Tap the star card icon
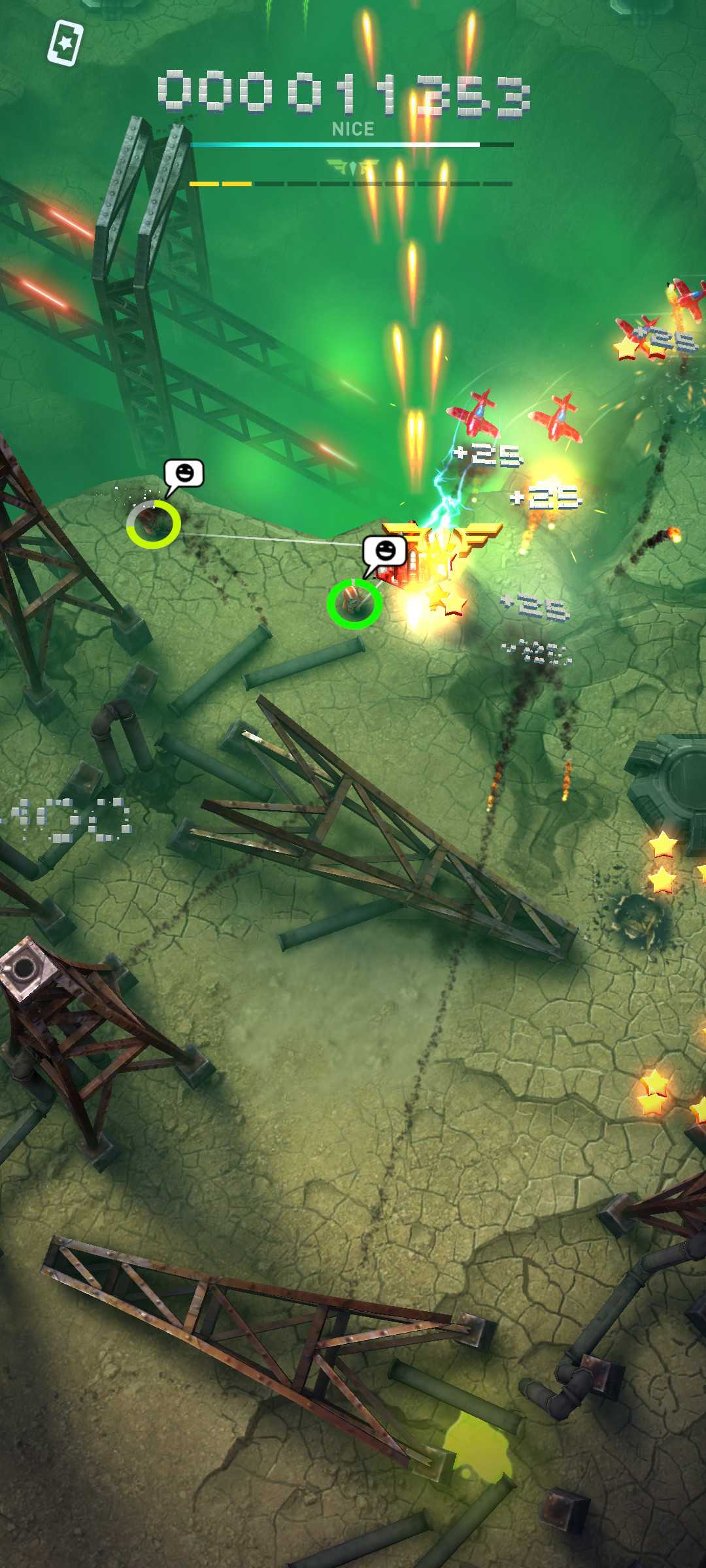 [65, 43]
